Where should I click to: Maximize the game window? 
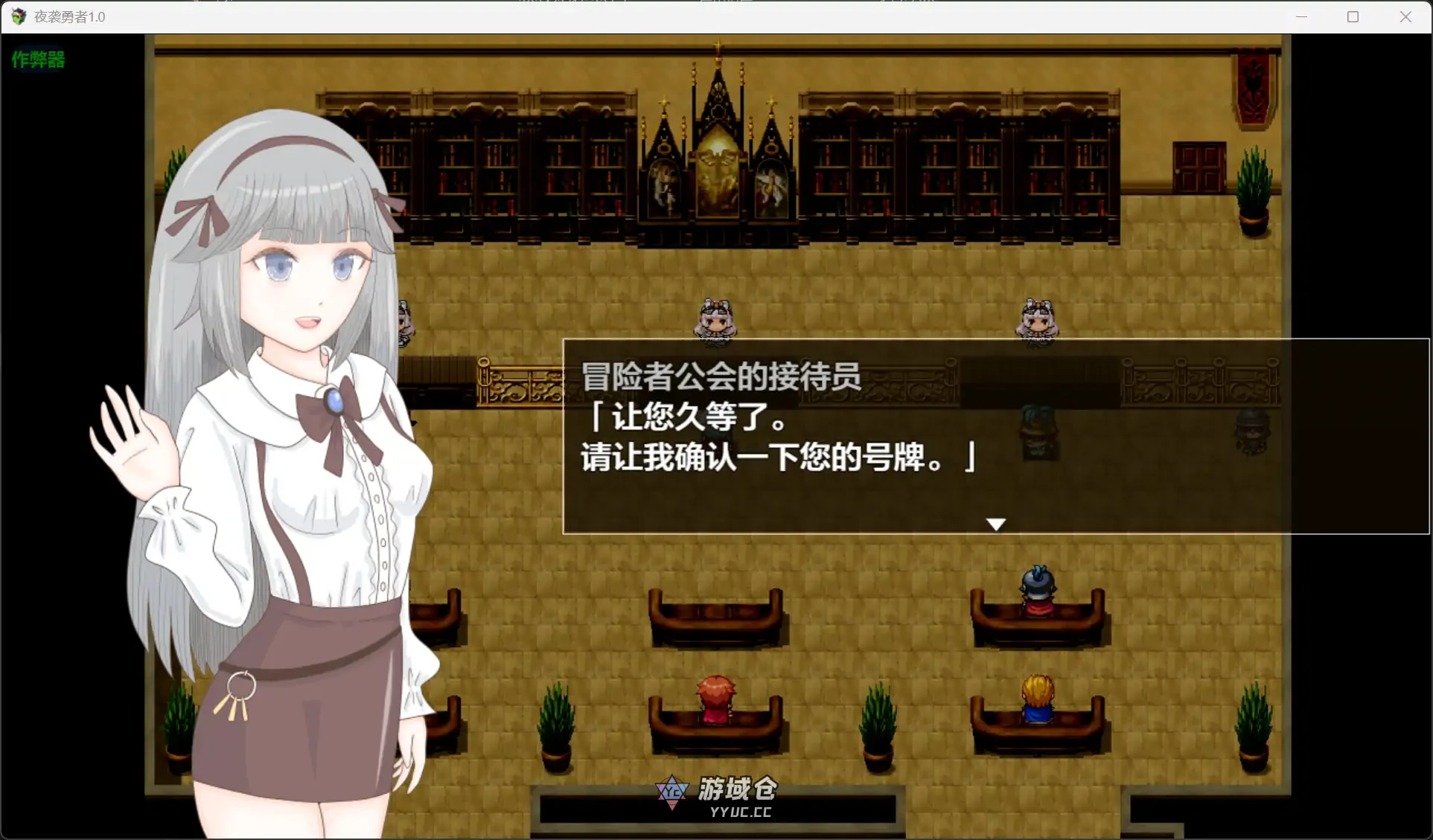point(1353,16)
